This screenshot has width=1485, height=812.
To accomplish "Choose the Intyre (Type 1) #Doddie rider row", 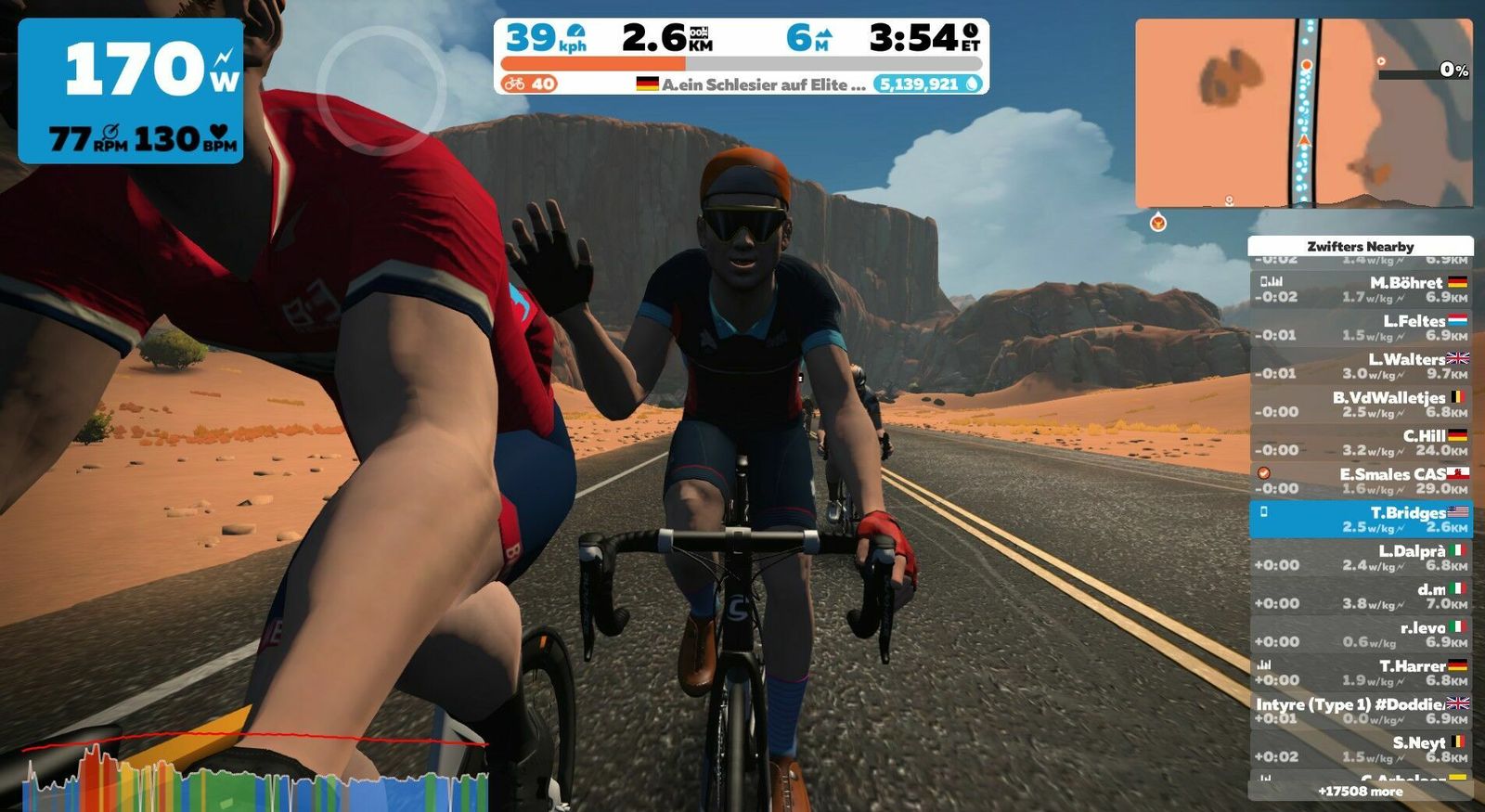I will click(x=1361, y=711).
